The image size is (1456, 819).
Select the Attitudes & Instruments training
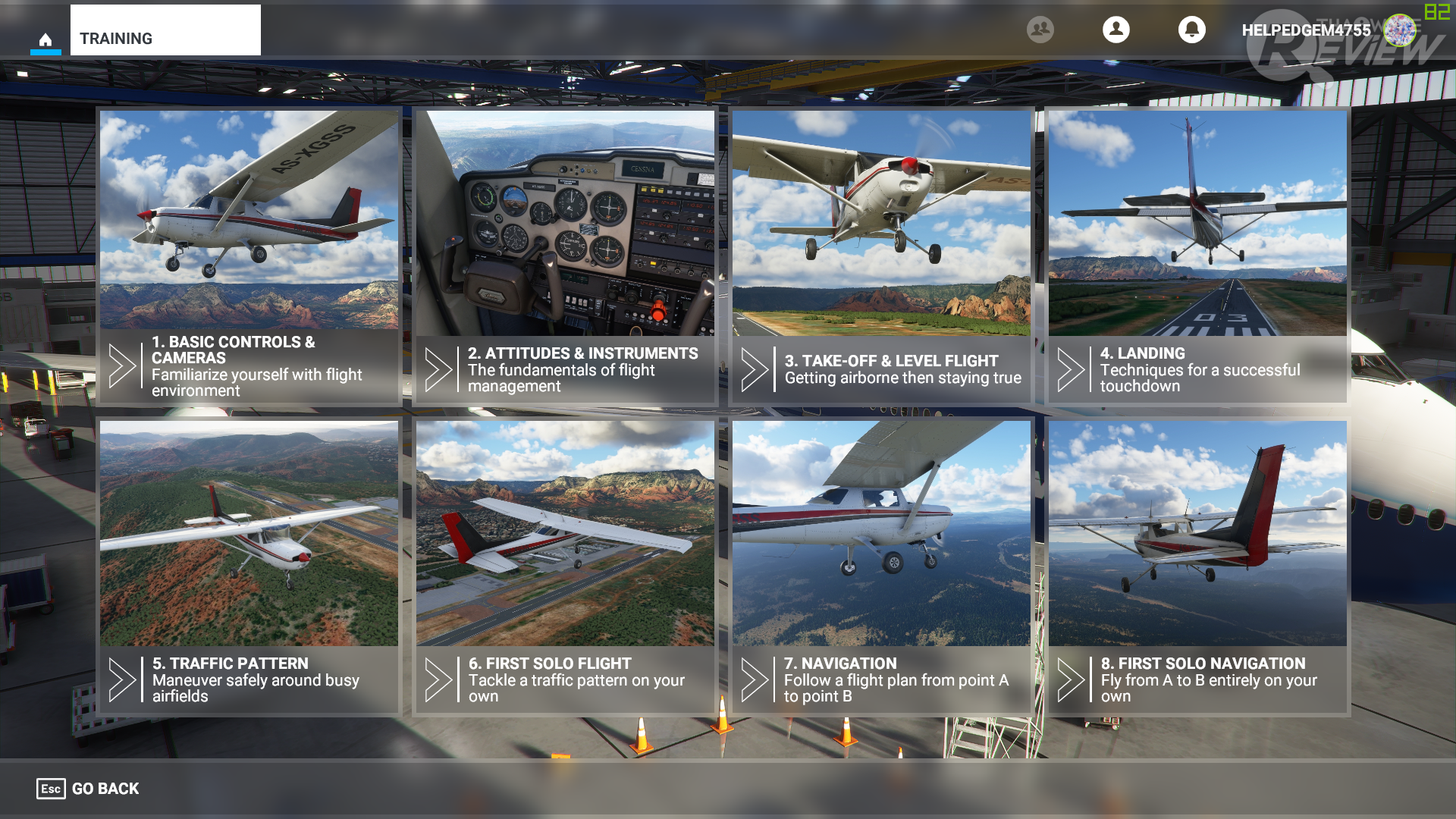[565, 256]
